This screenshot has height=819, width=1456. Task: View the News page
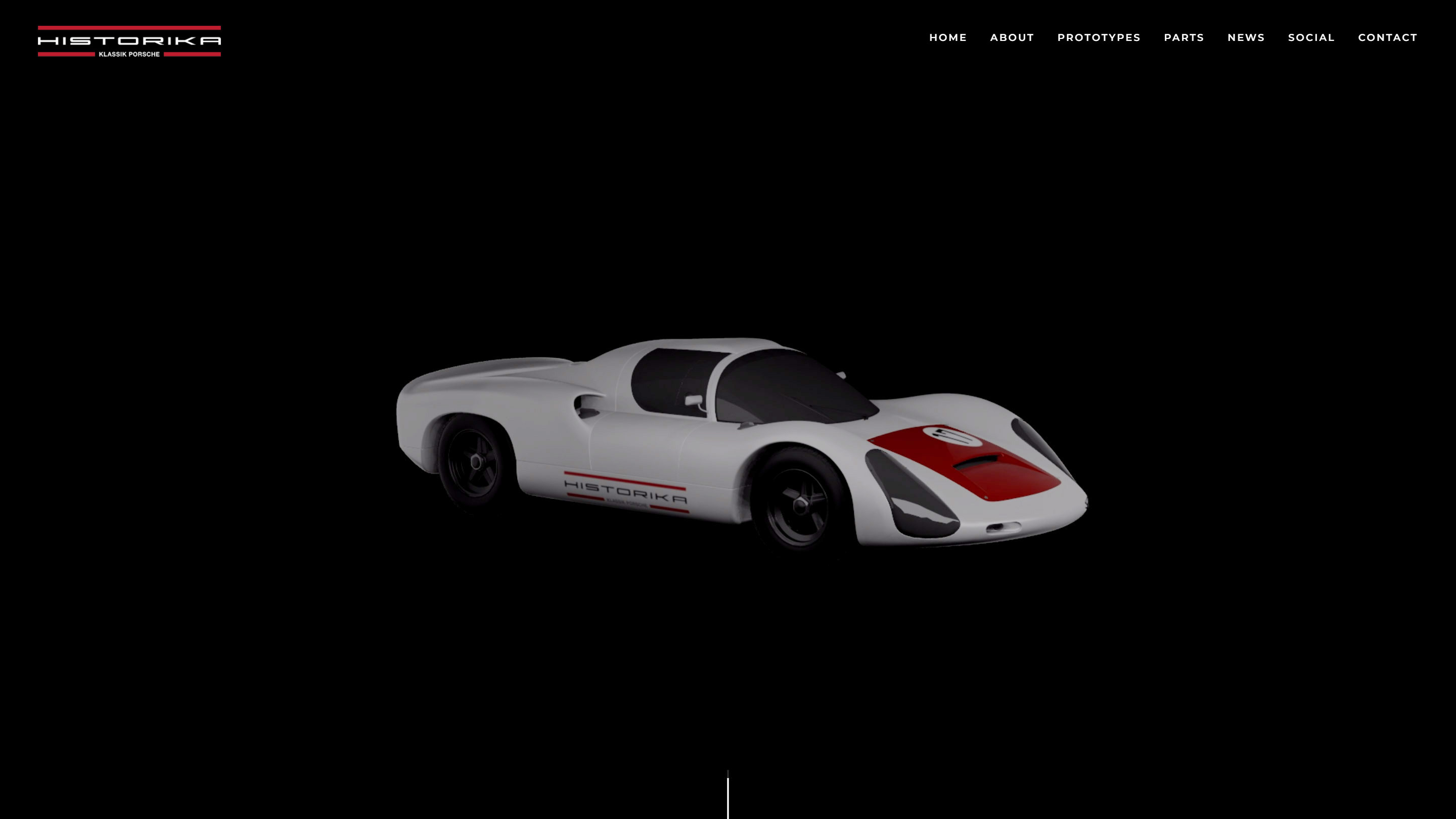1245,38
